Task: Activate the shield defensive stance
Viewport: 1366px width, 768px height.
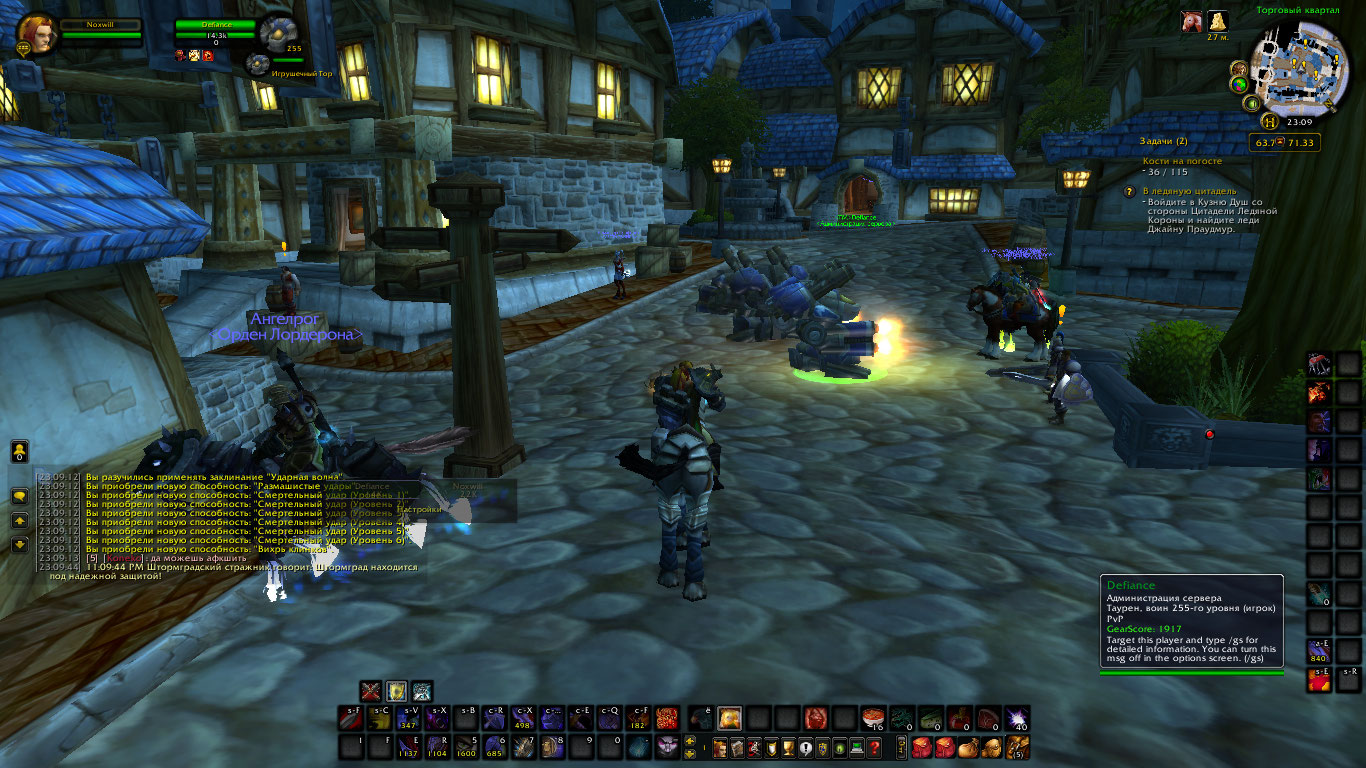Action: pos(397,690)
